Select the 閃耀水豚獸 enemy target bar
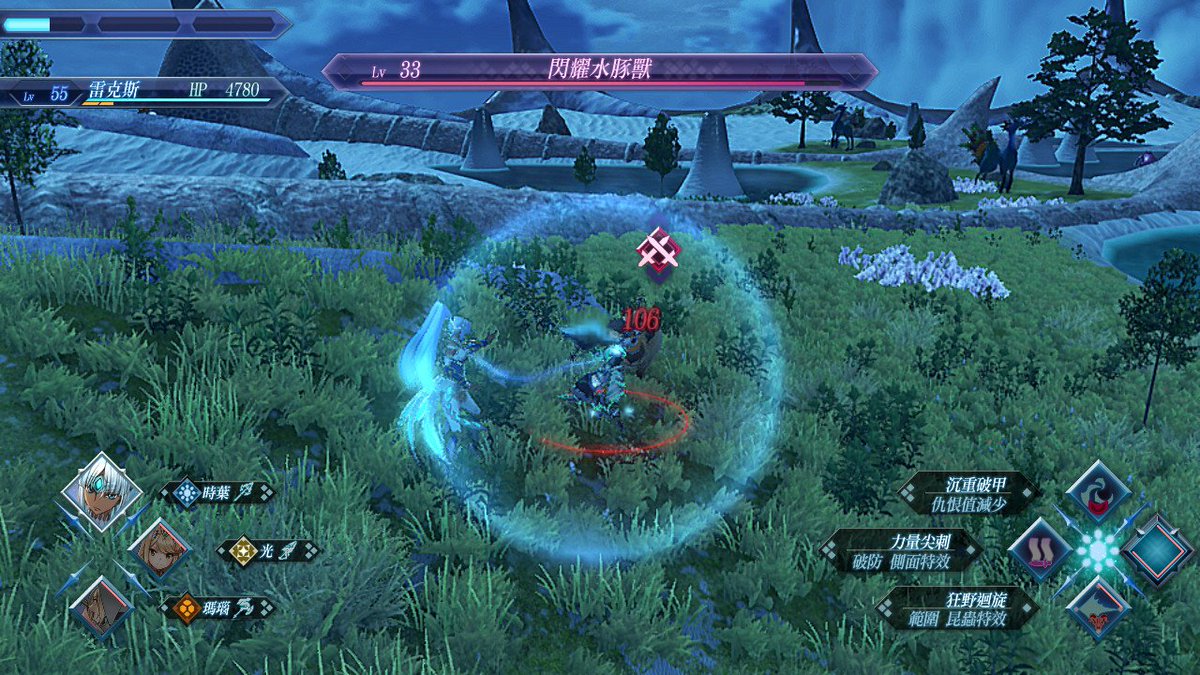Screen dimensions: 1200x675 (600, 72)
